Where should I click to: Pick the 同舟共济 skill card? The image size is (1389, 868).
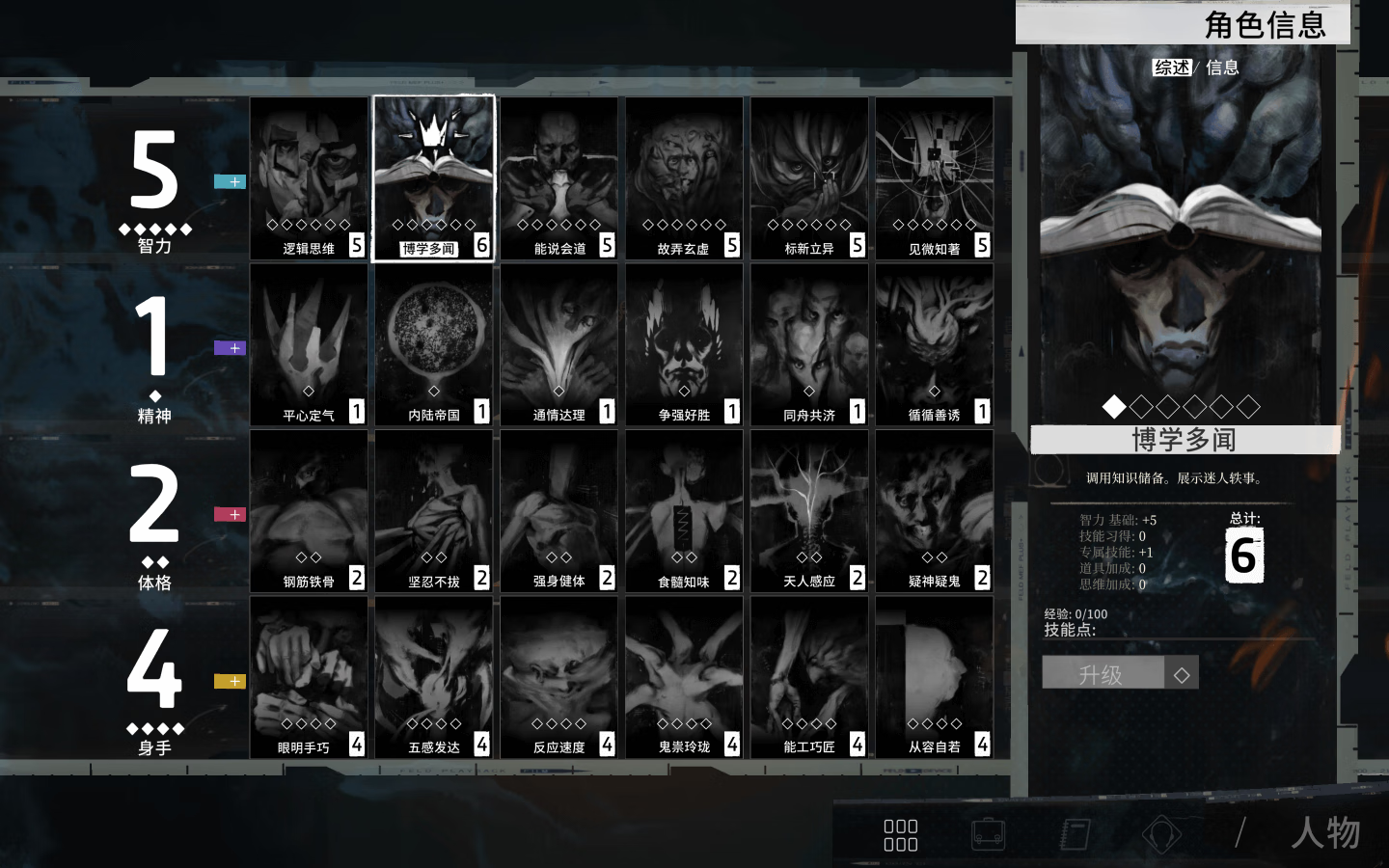tap(808, 344)
